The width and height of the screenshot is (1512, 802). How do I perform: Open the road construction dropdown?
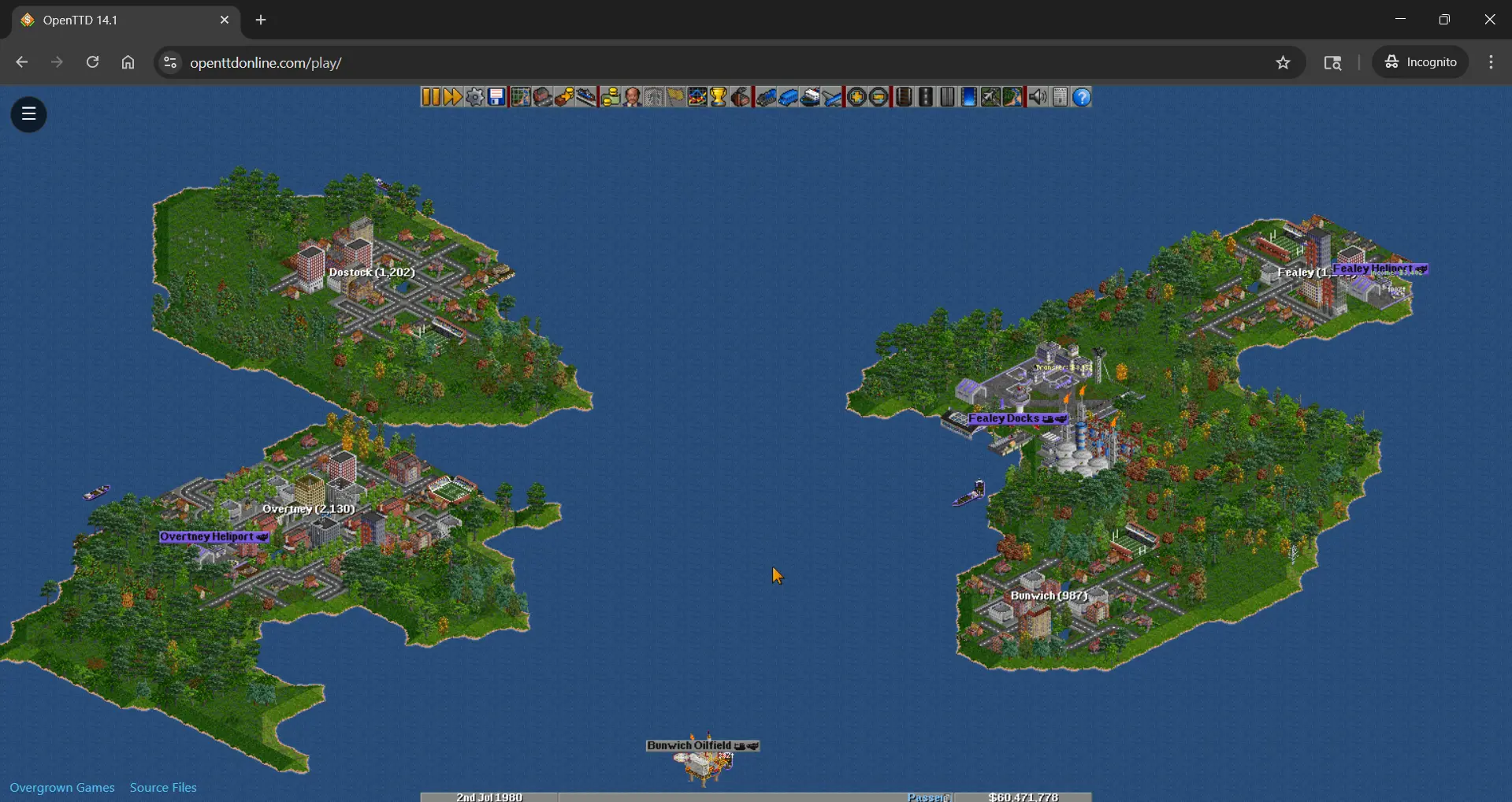926,96
